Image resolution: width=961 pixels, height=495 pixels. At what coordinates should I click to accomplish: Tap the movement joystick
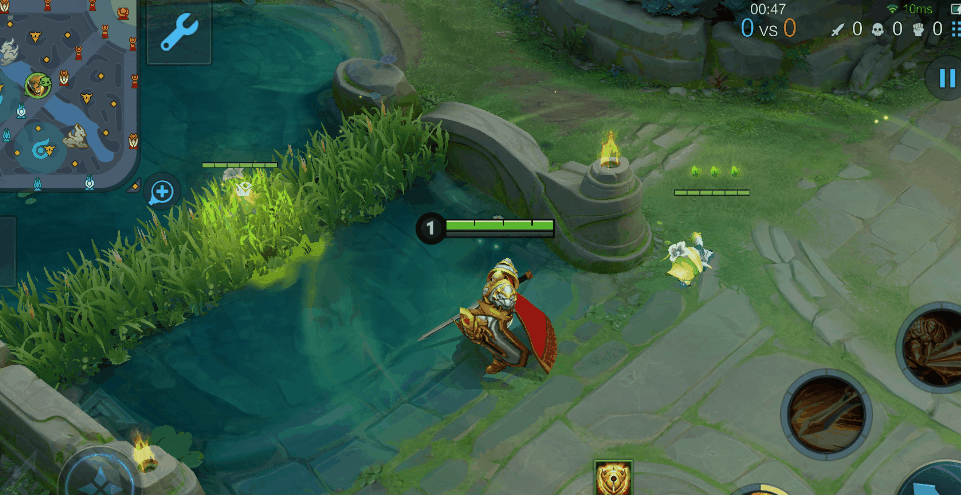click(x=97, y=478)
